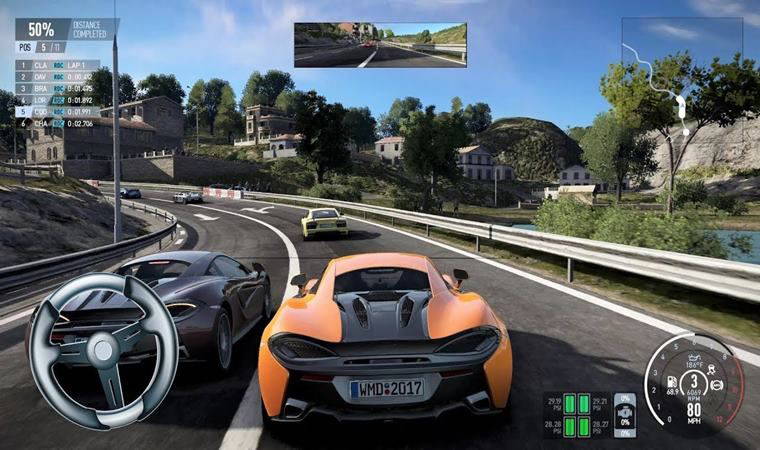
Task: Click the rear-view mirror display
Action: coord(380,45)
